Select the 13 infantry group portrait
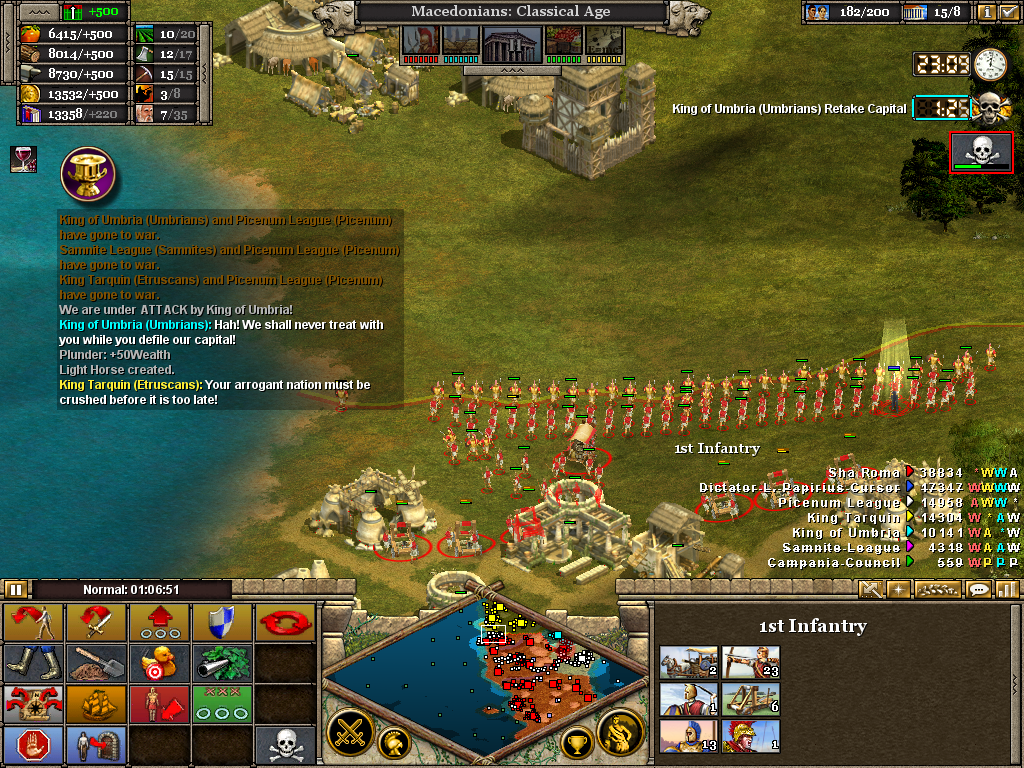The height and width of the screenshot is (768, 1024). pos(689,736)
